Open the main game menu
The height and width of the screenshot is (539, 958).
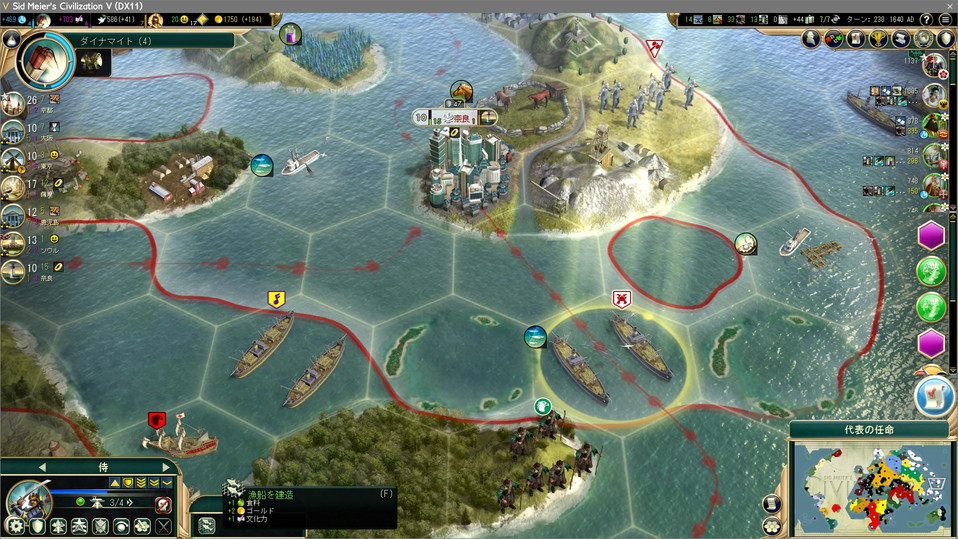[945, 19]
